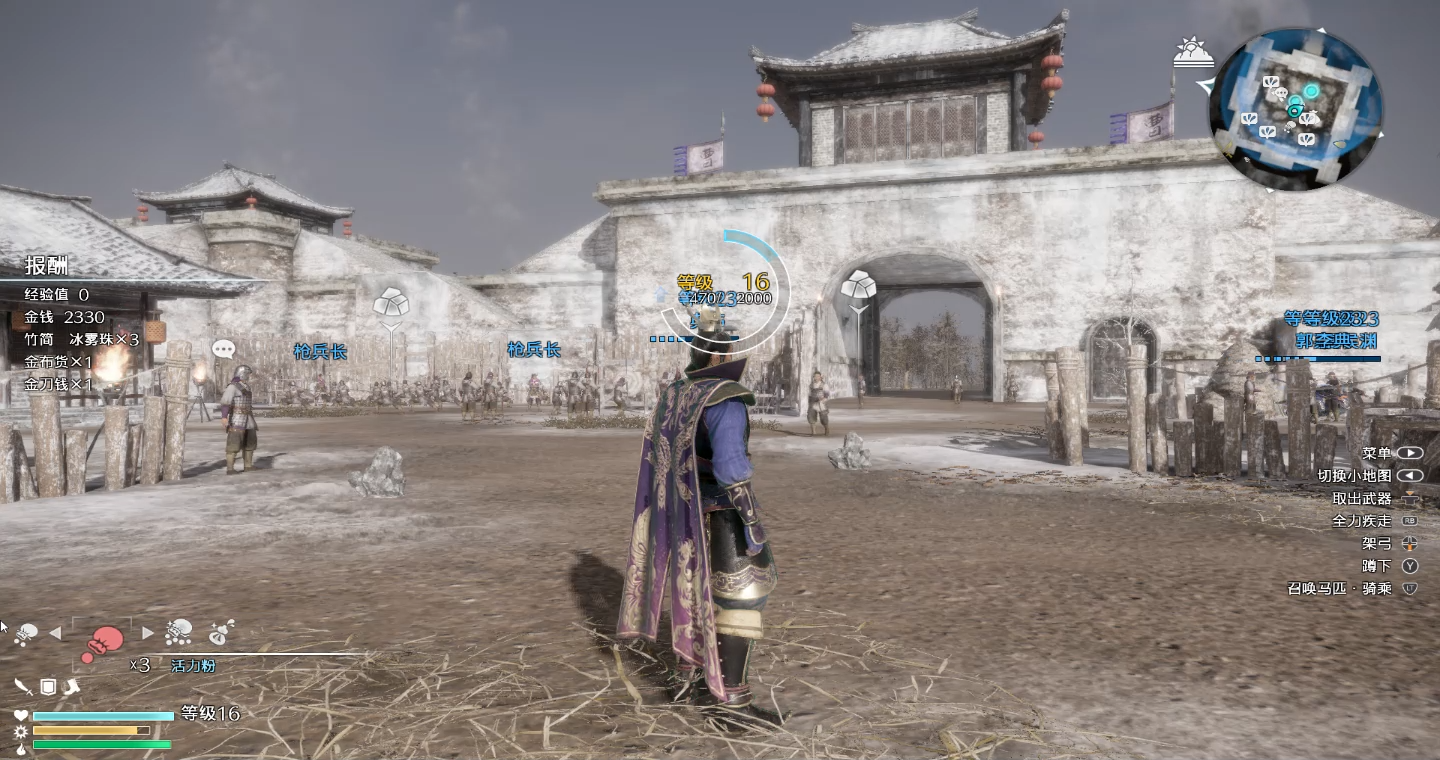Select the shield defense buff icon
Screen dimensions: 1440x760
(x=48, y=687)
